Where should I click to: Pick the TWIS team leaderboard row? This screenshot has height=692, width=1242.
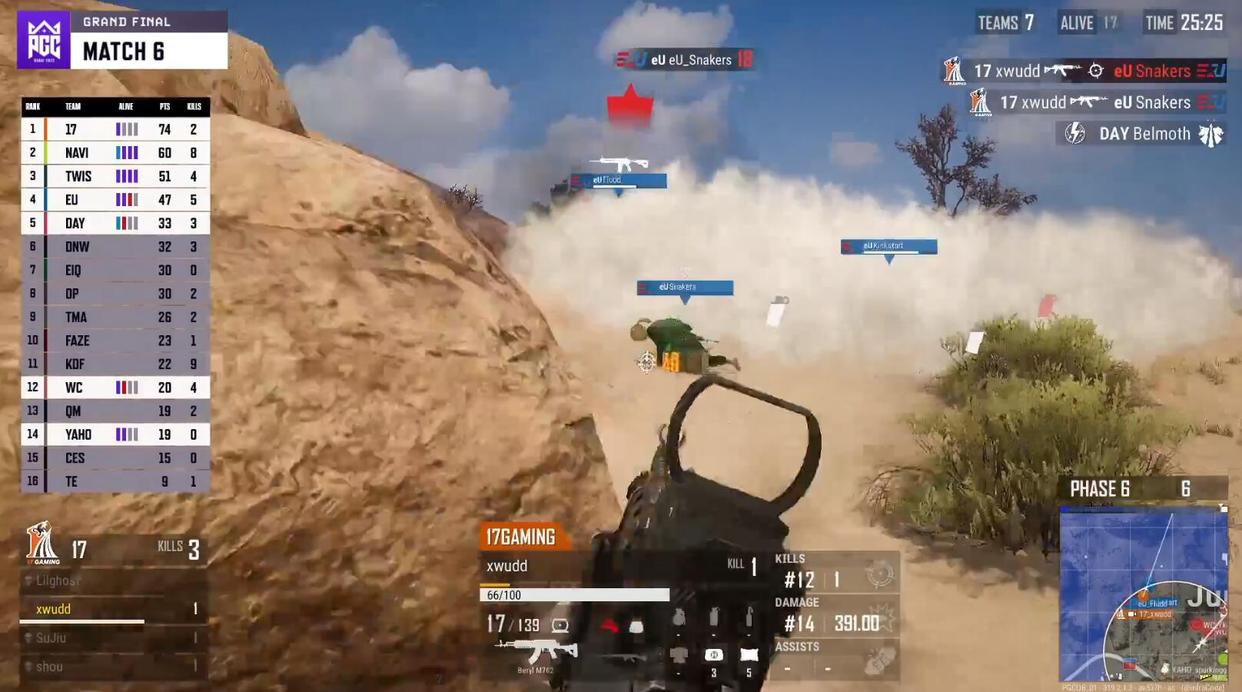pyautogui.click(x=115, y=176)
